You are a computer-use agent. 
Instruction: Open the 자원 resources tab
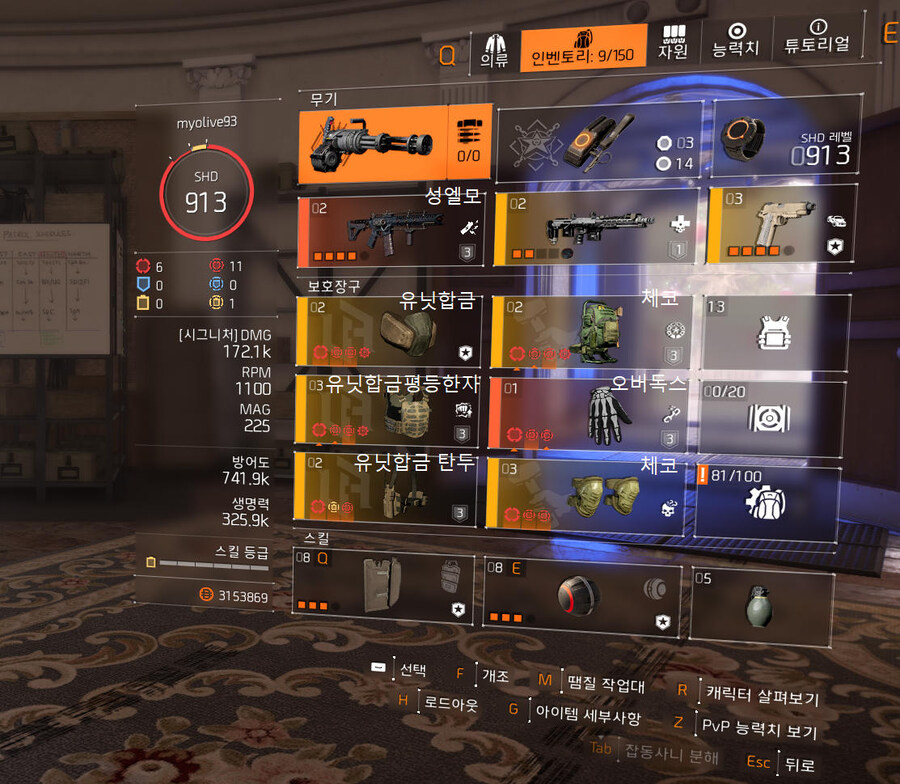(x=672, y=45)
